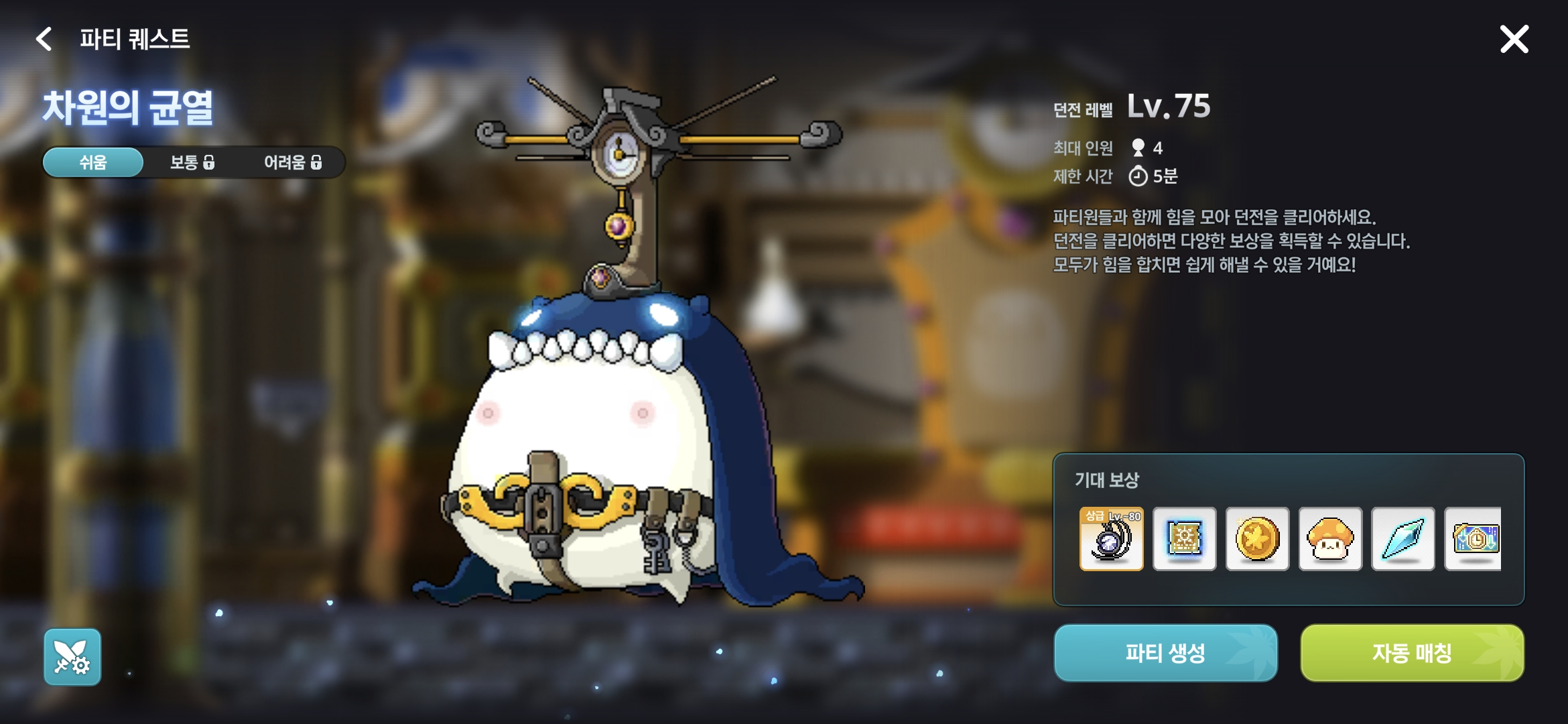Image resolution: width=1568 pixels, height=724 pixels.
Task: Select the 쉬움 difficulty tab
Action: pos(93,162)
